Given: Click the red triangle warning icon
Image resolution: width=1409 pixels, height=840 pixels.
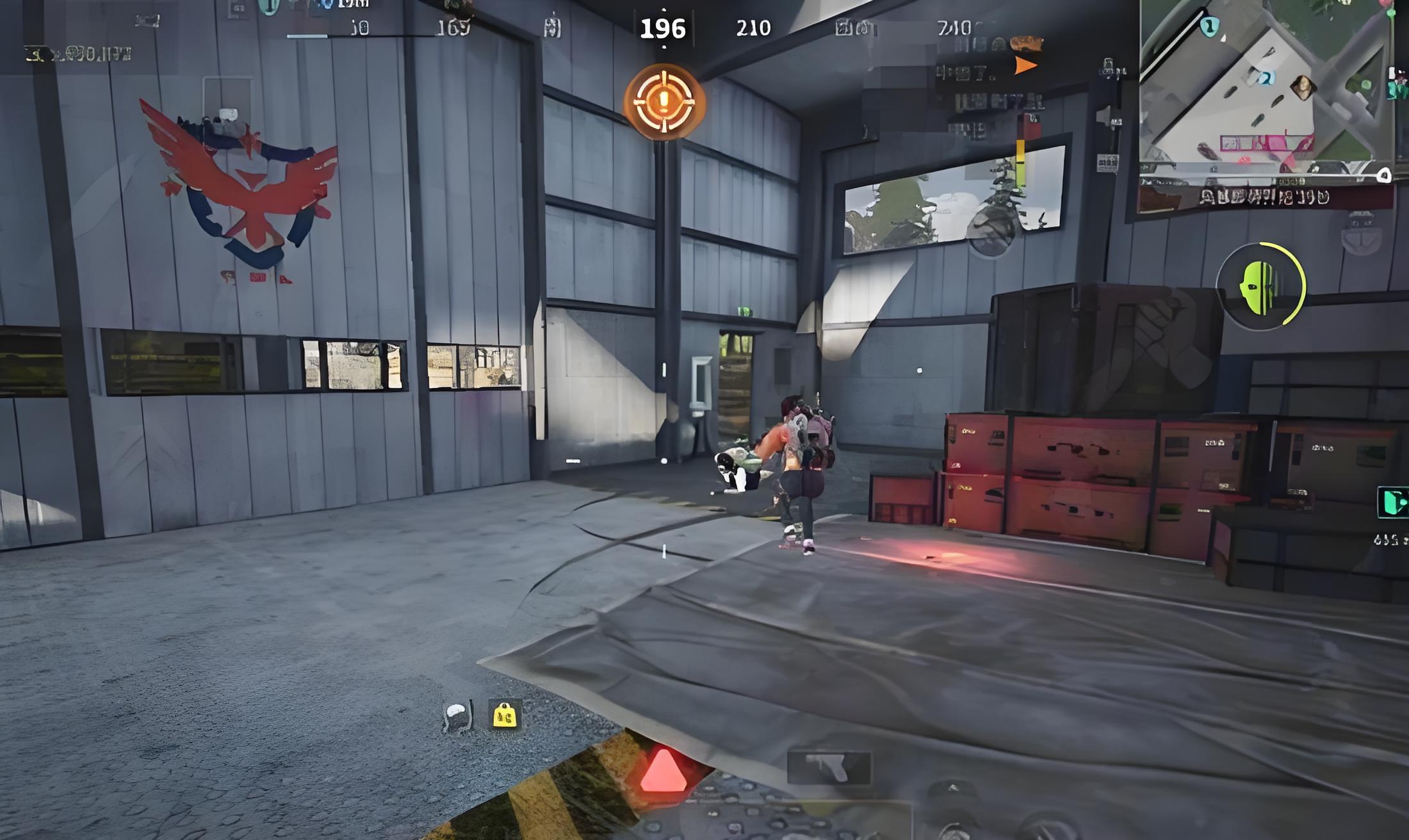Looking at the screenshot, I should tap(664, 771).
